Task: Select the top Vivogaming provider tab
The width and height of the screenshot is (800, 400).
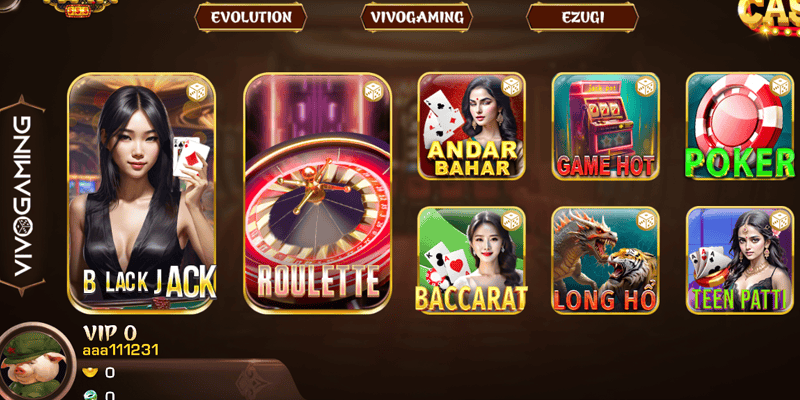Action: point(415,17)
